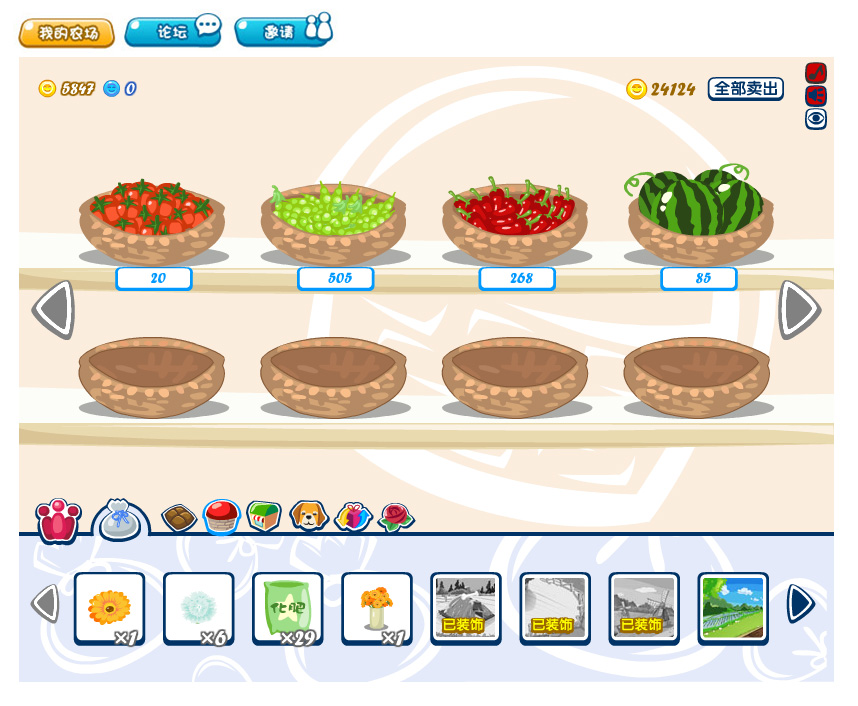Show the dog pet category
Viewport: 858px width, 706px height.
(x=309, y=516)
